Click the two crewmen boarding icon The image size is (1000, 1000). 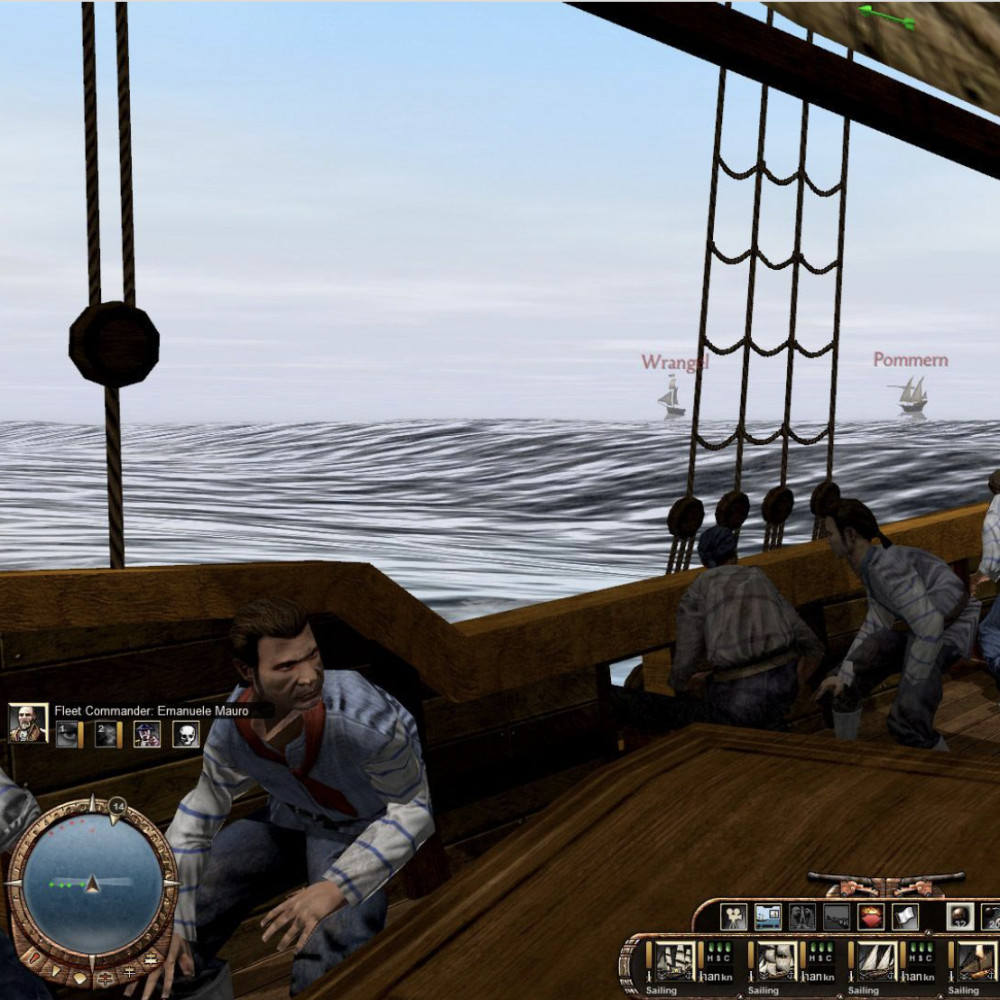802,916
